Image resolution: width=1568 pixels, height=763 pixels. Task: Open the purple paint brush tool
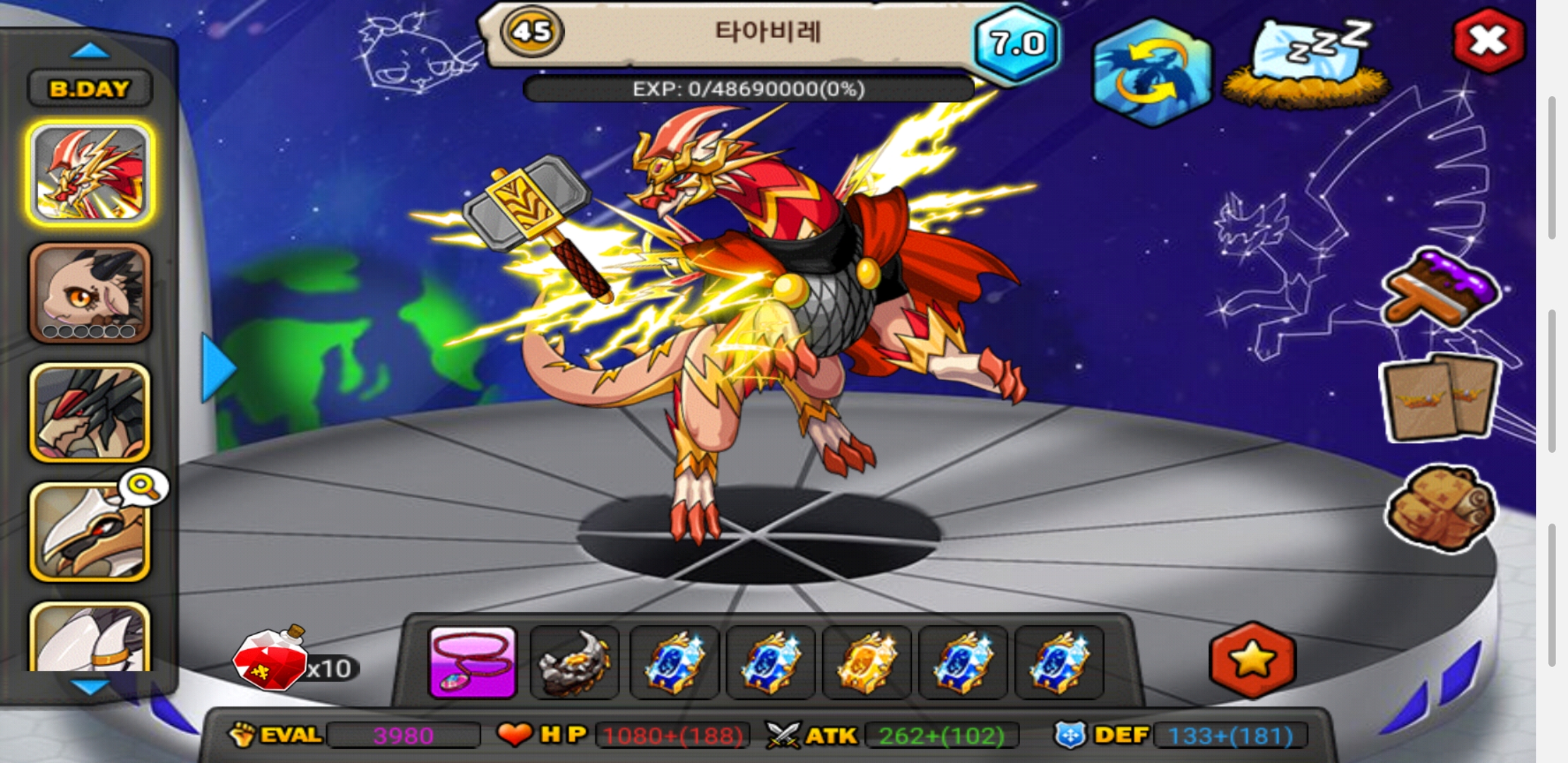tap(1441, 291)
